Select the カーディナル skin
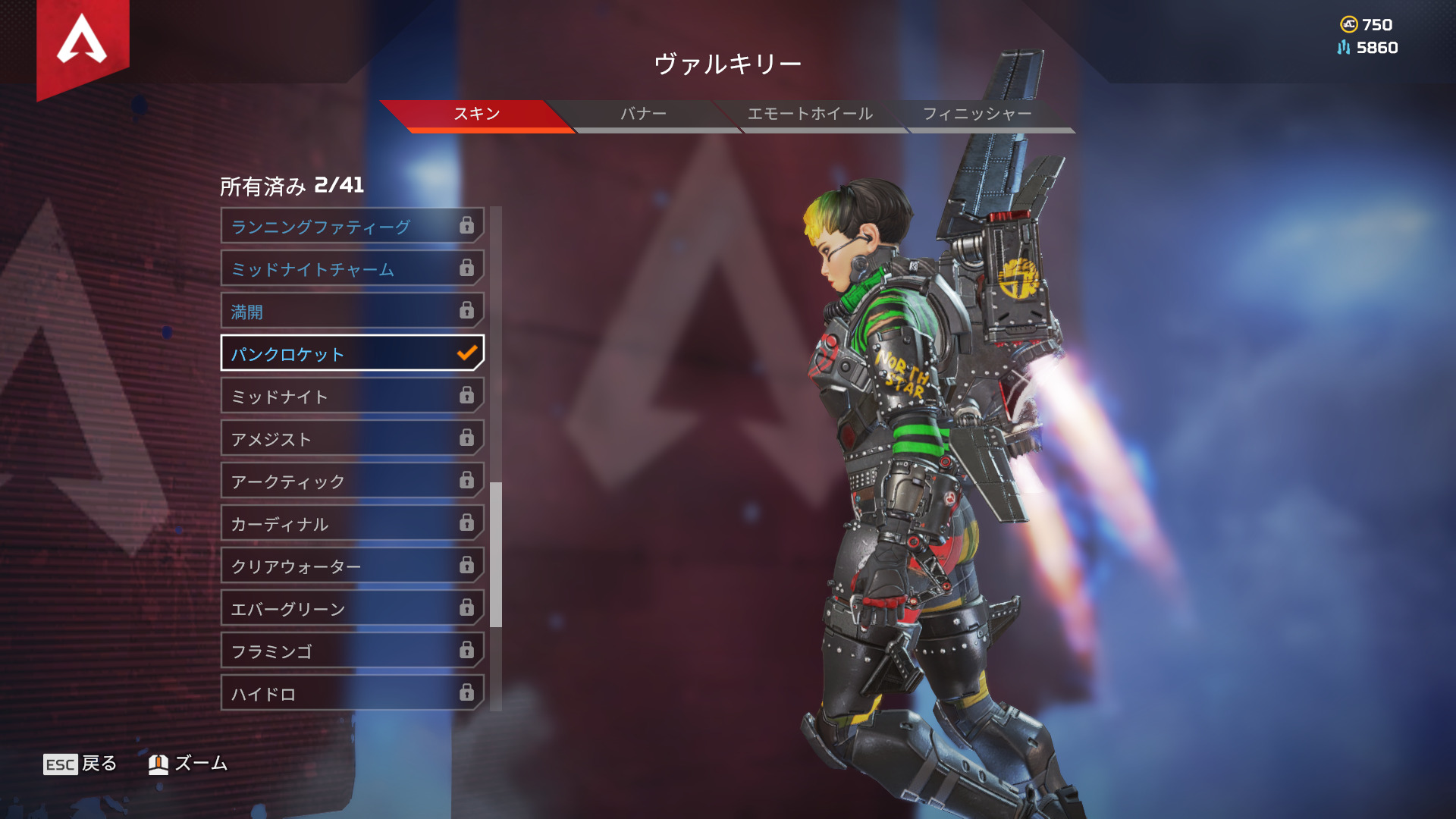This screenshot has height=819, width=1456. [x=352, y=523]
